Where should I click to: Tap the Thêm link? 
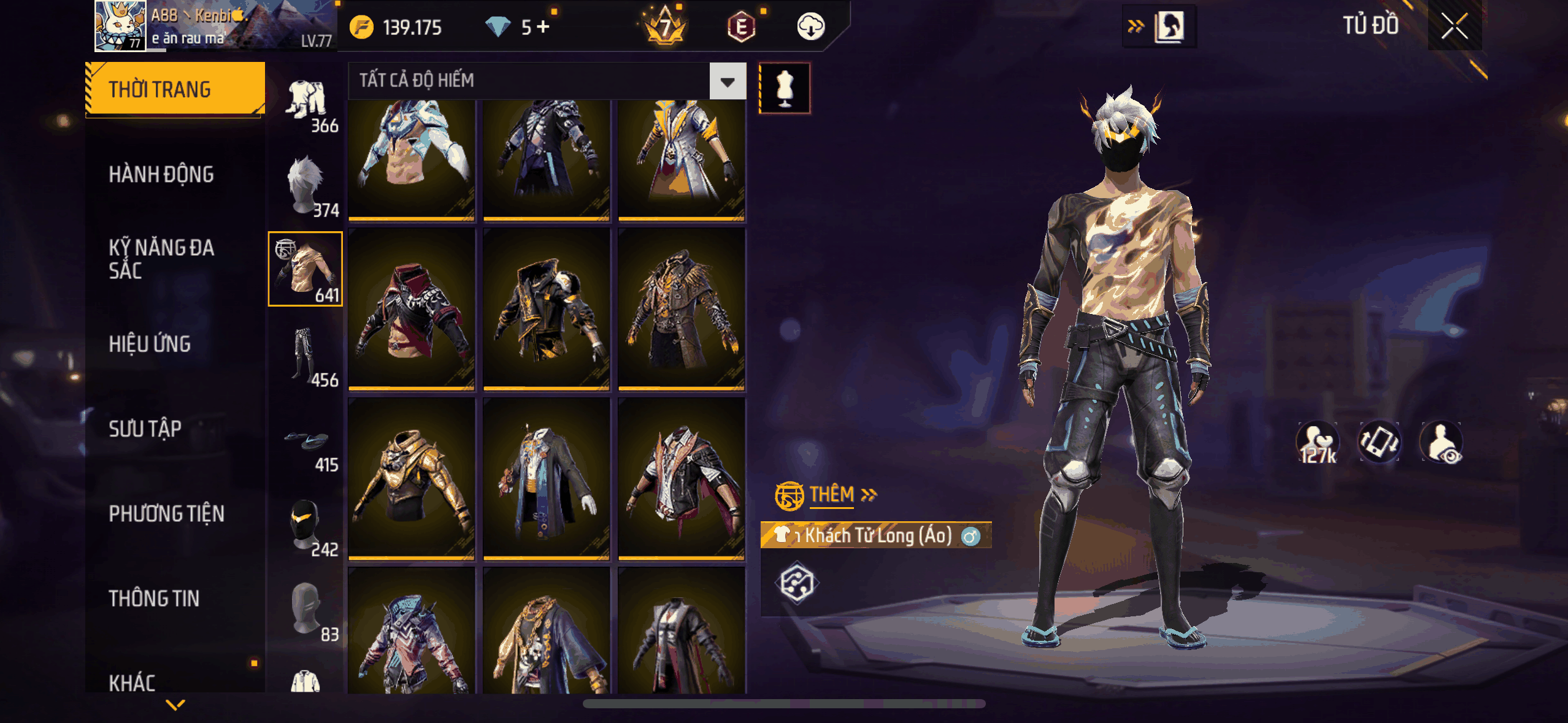[832, 494]
